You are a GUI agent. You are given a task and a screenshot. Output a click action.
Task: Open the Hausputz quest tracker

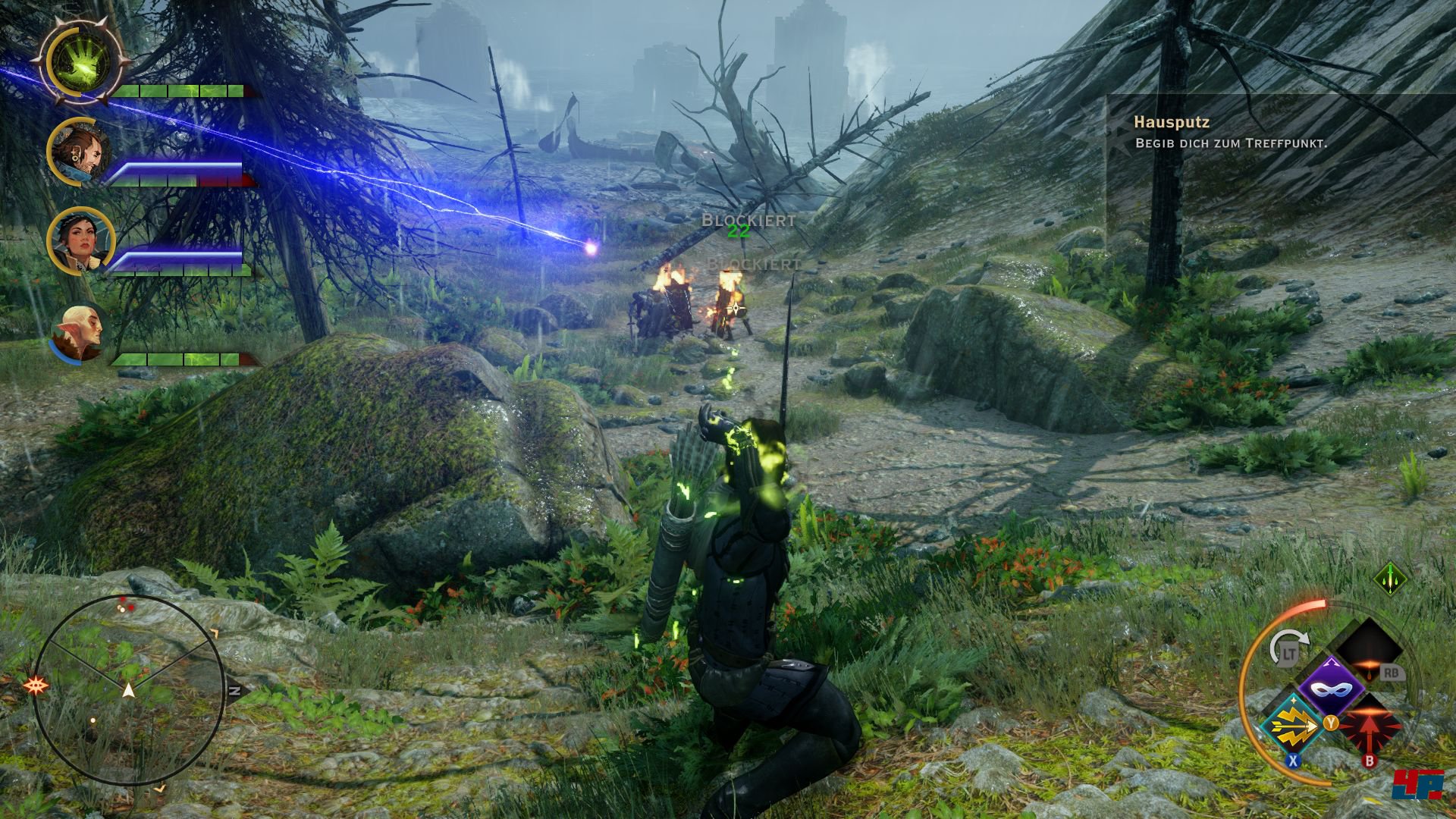(x=1172, y=122)
